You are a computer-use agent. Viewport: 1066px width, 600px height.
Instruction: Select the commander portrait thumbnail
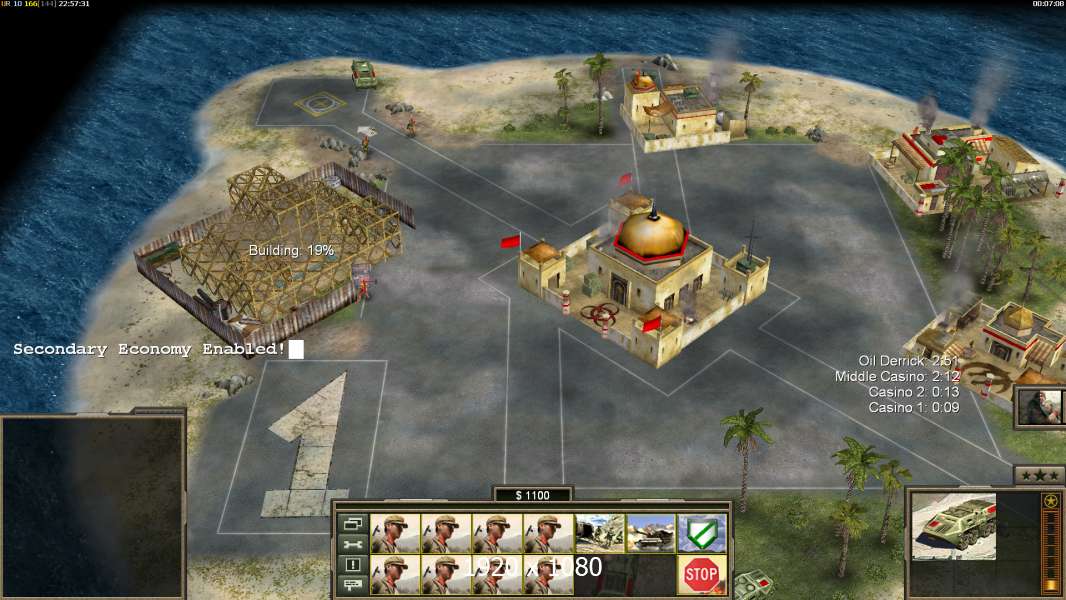point(1039,406)
